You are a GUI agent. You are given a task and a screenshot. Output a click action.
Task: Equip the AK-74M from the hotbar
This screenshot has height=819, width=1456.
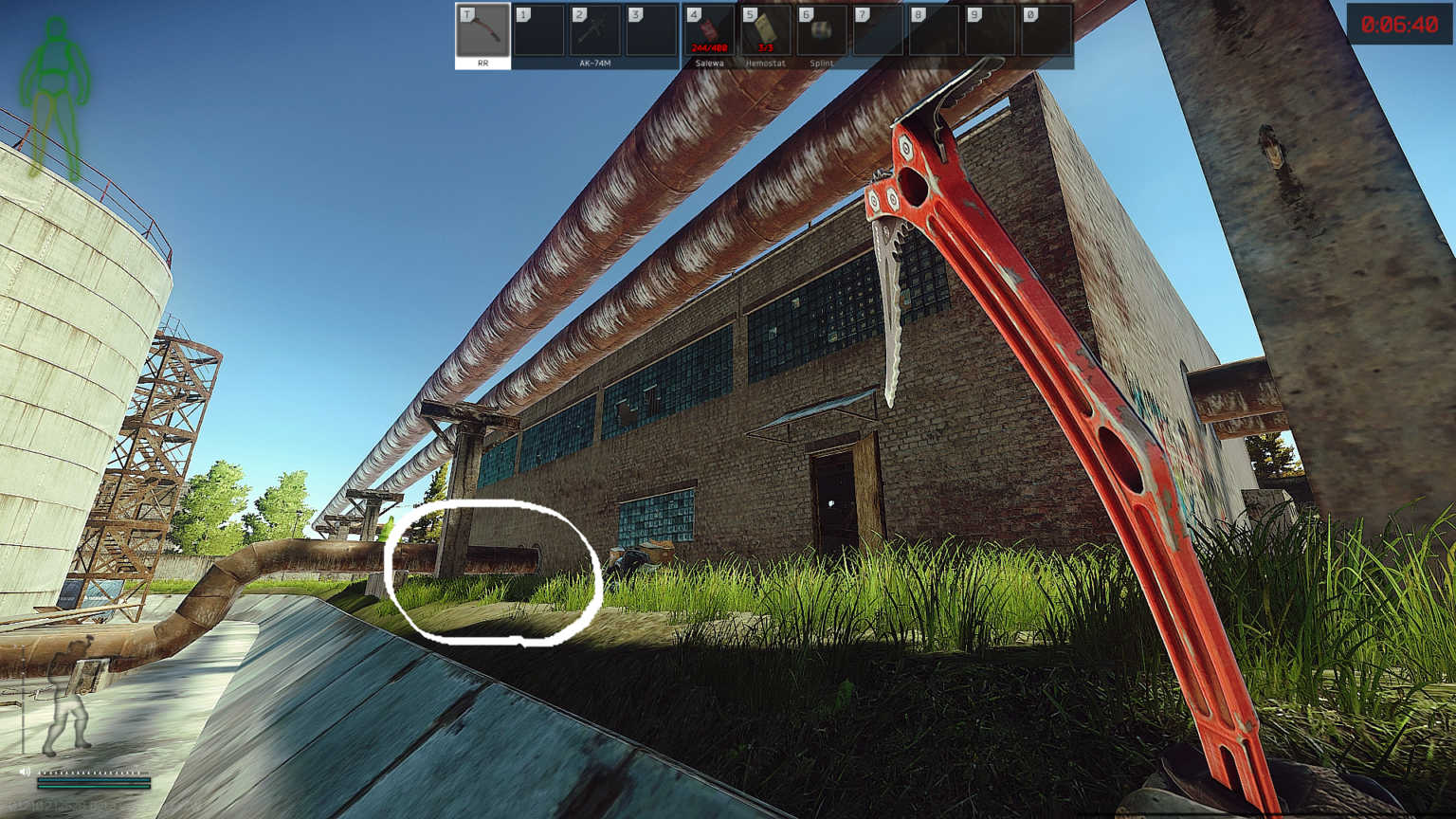click(x=595, y=34)
